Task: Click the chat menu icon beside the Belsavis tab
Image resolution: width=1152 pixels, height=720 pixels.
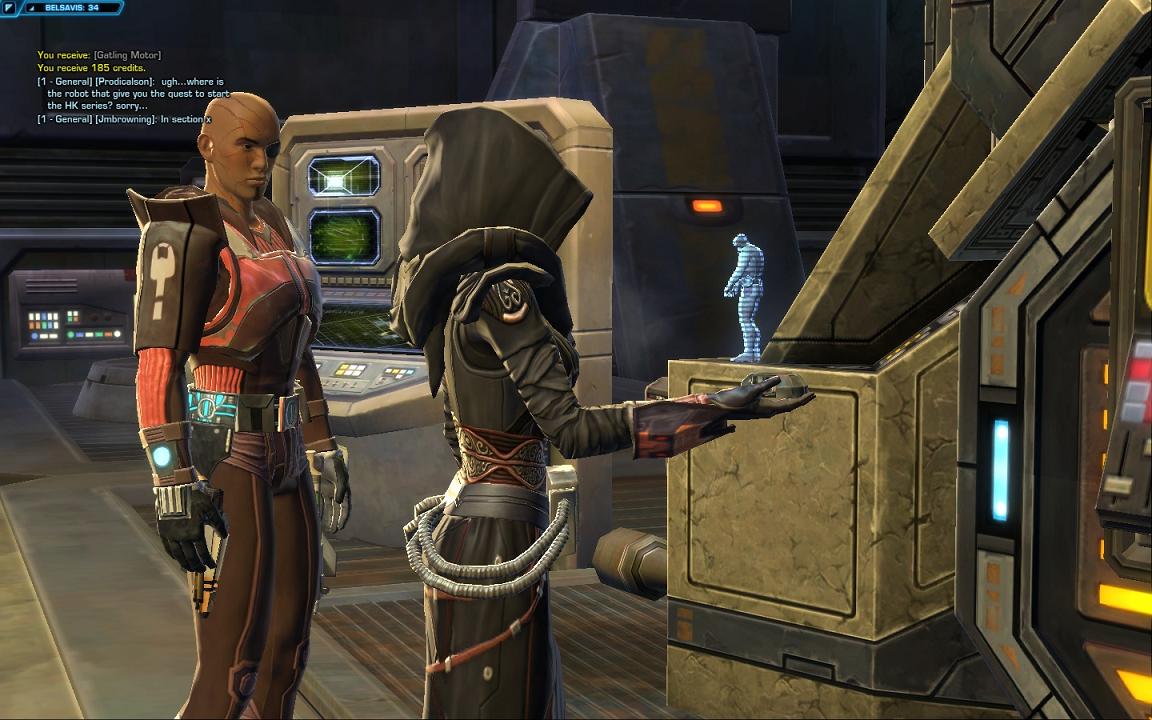Action: tap(10, 8)
